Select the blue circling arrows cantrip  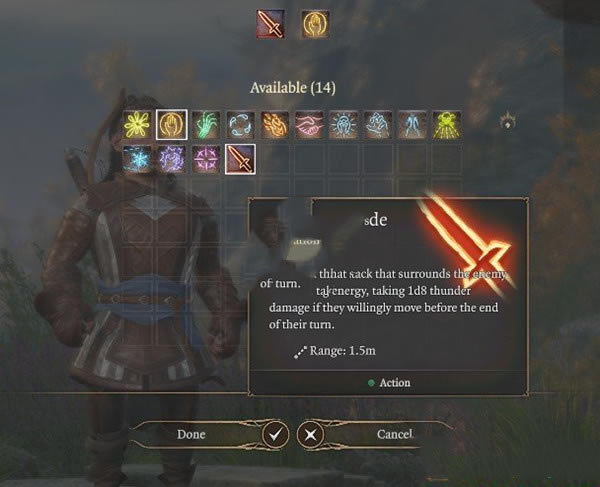(x=240, y=124)
